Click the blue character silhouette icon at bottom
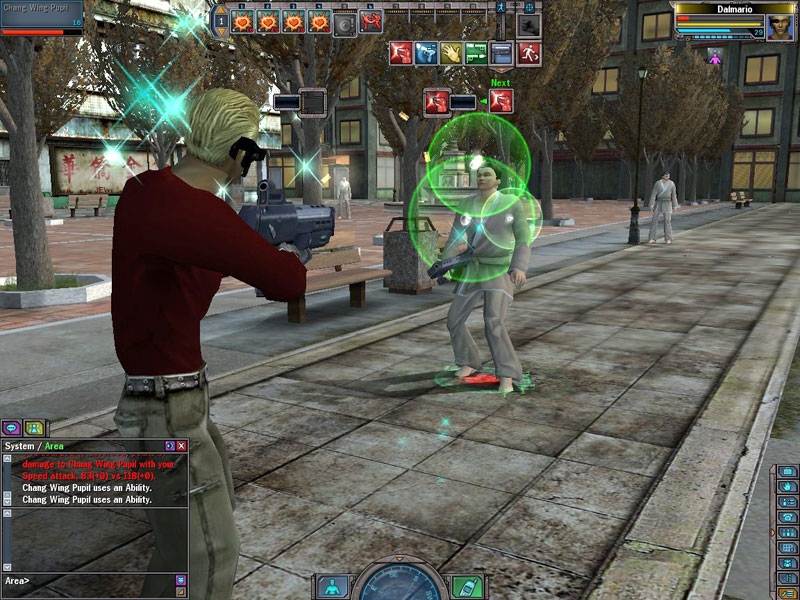The height and width of the screenshot is (600, 800). [x=333, y=587]
